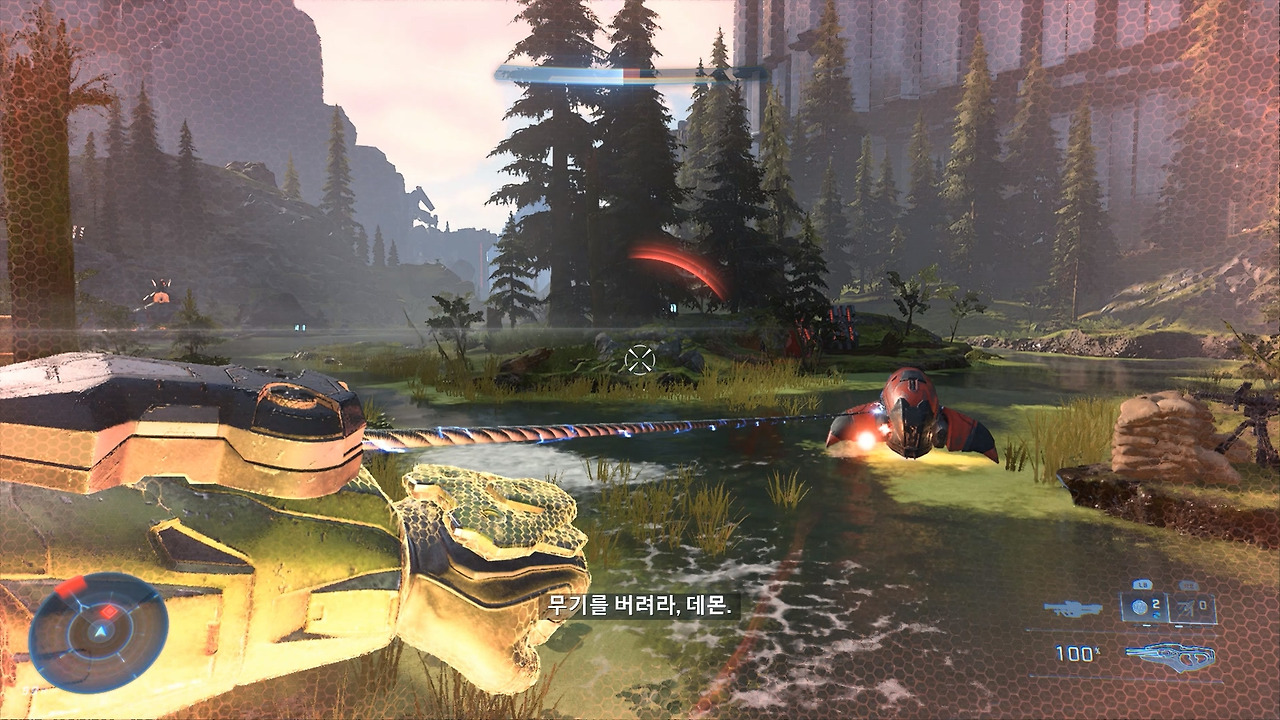Select the frag grenade slot

click(1143, 607)
